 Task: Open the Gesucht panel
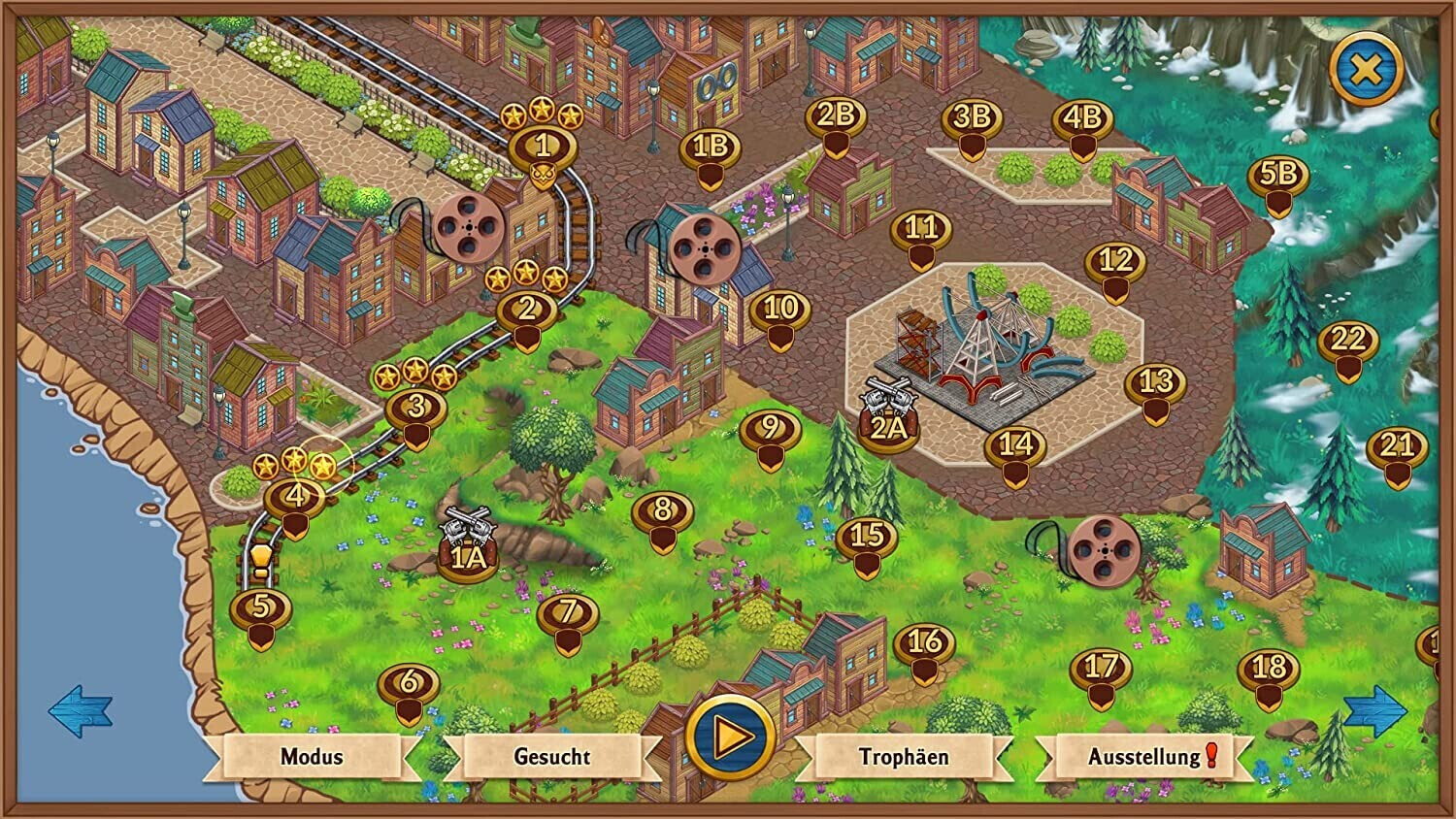pos(551,757)
